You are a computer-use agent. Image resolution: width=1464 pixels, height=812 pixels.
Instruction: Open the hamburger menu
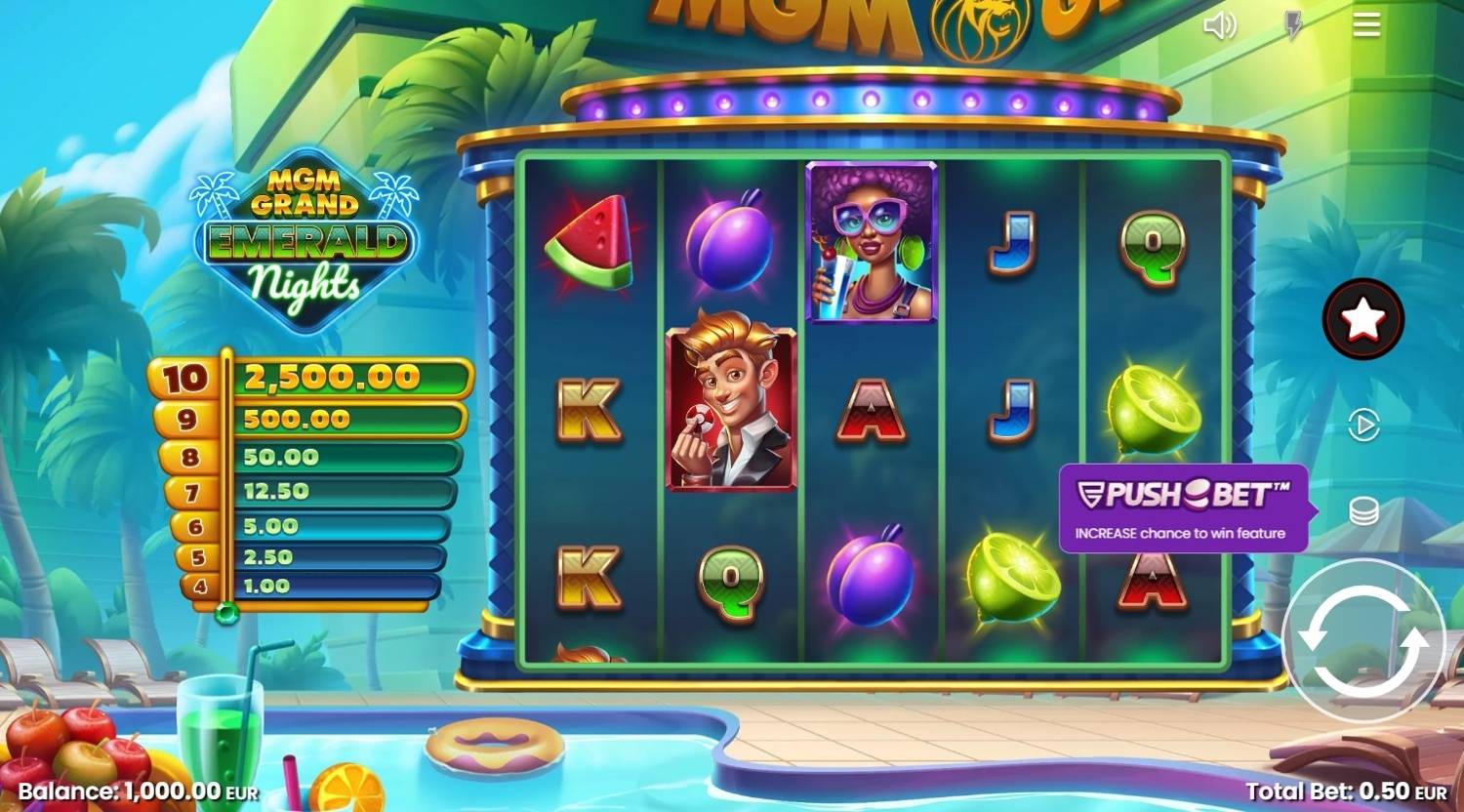click(x=1366, y=25)
